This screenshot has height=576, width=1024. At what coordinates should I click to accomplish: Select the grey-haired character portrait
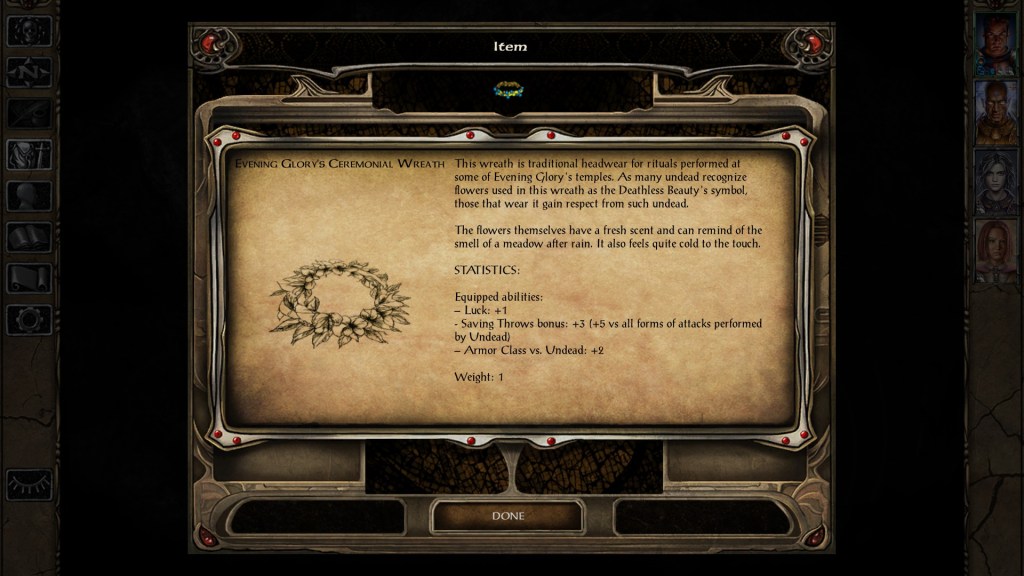point(996,181)
